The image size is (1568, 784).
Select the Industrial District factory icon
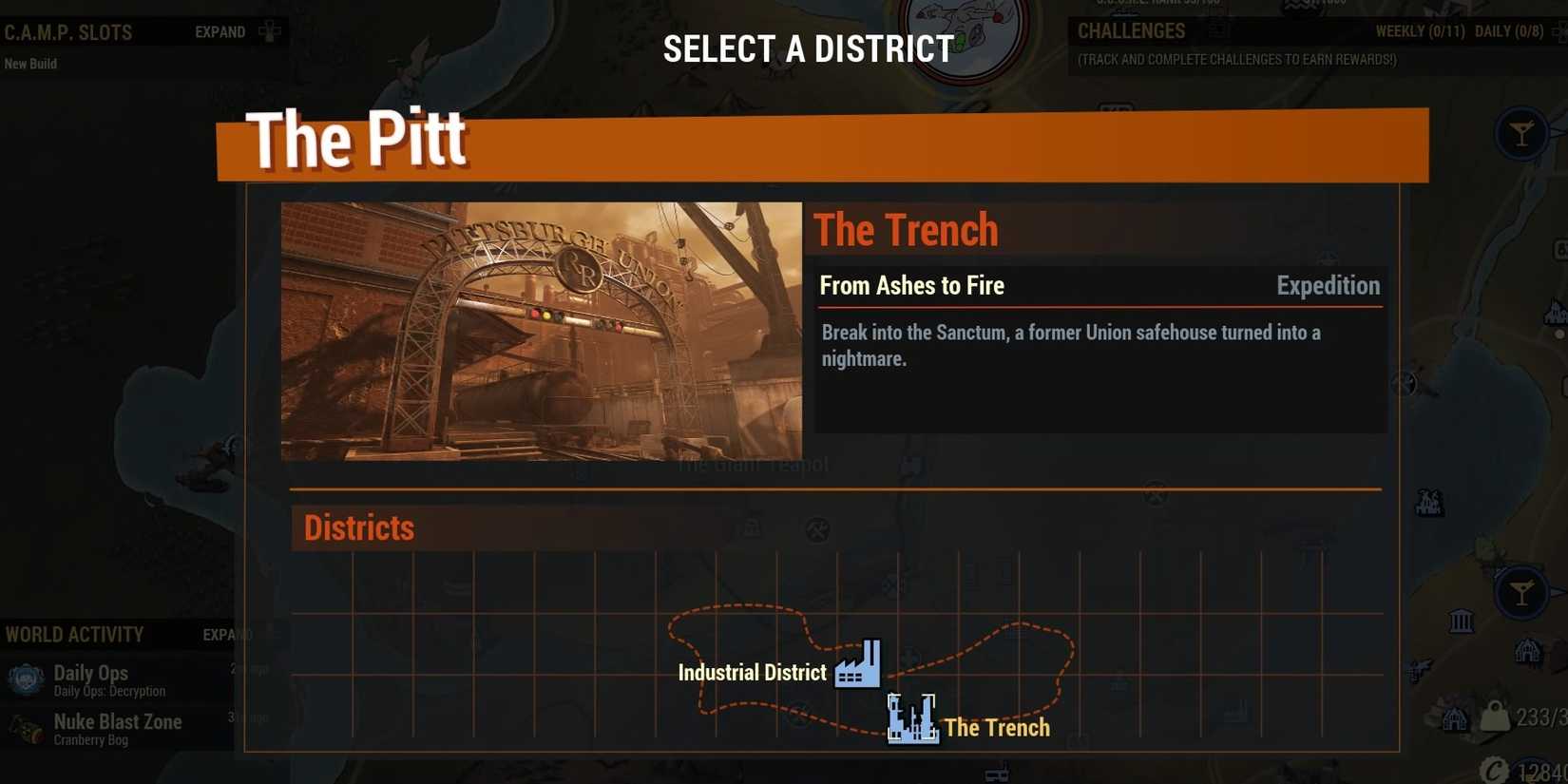(x=858, y=663)
